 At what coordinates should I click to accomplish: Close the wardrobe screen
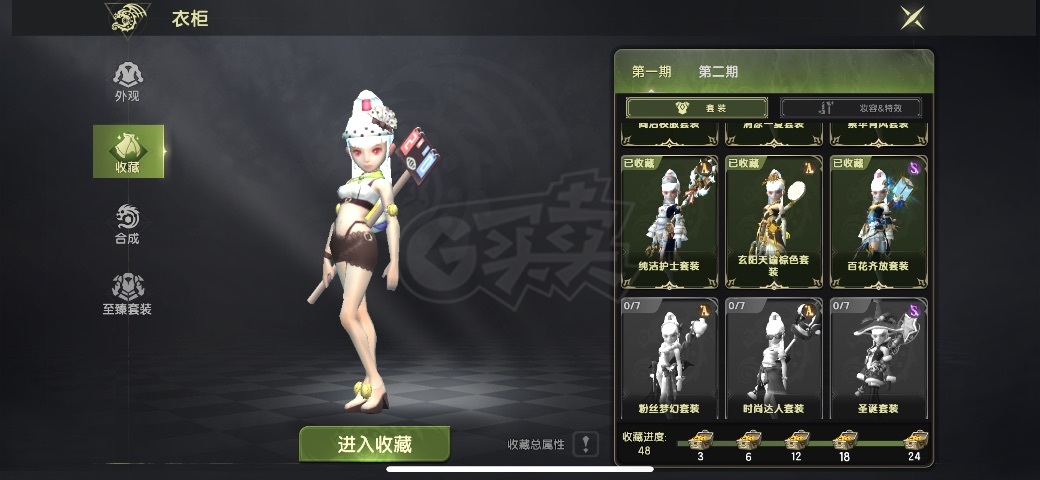tap(910, 17)
